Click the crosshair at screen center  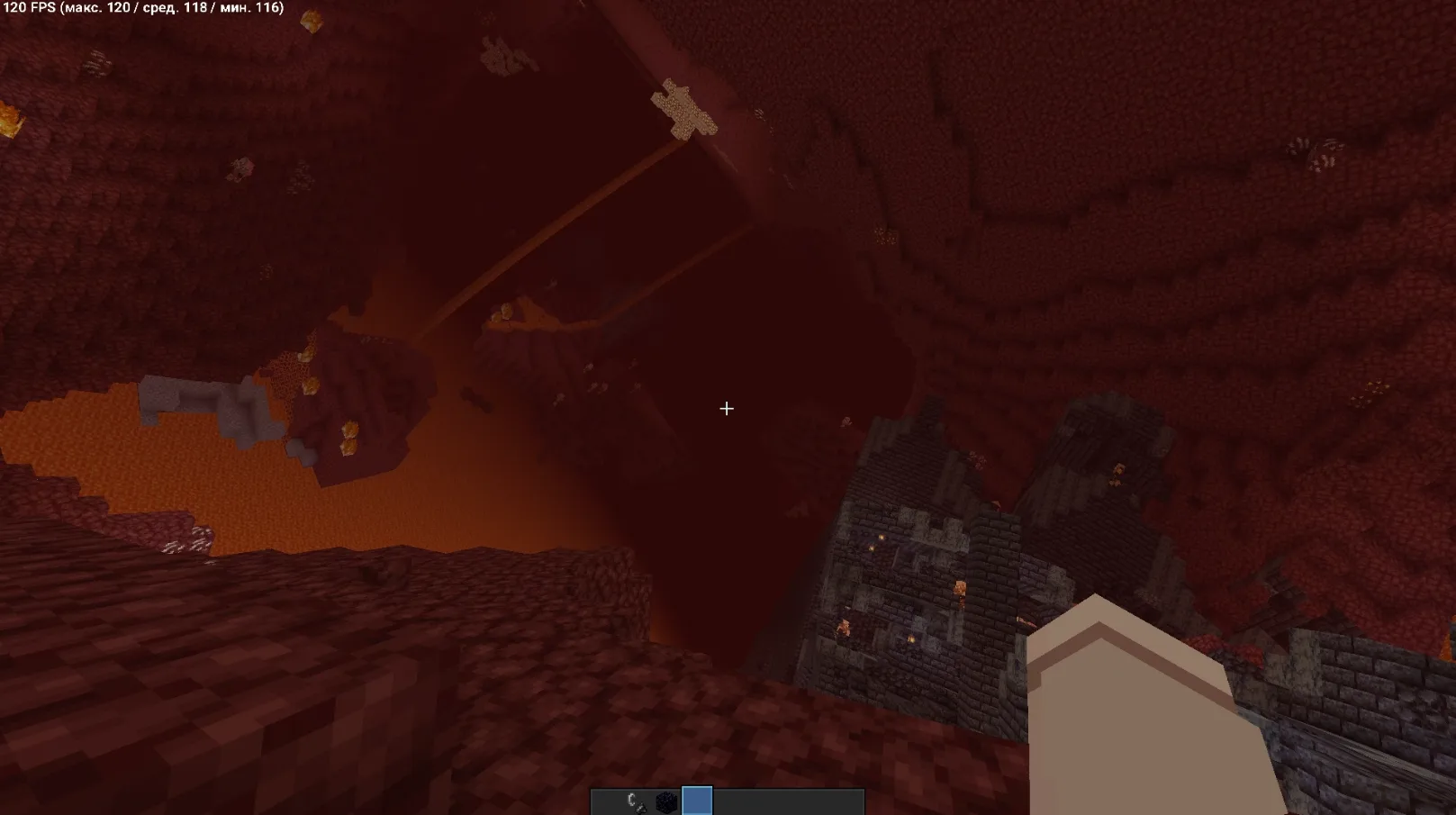[x=727, y=408]
